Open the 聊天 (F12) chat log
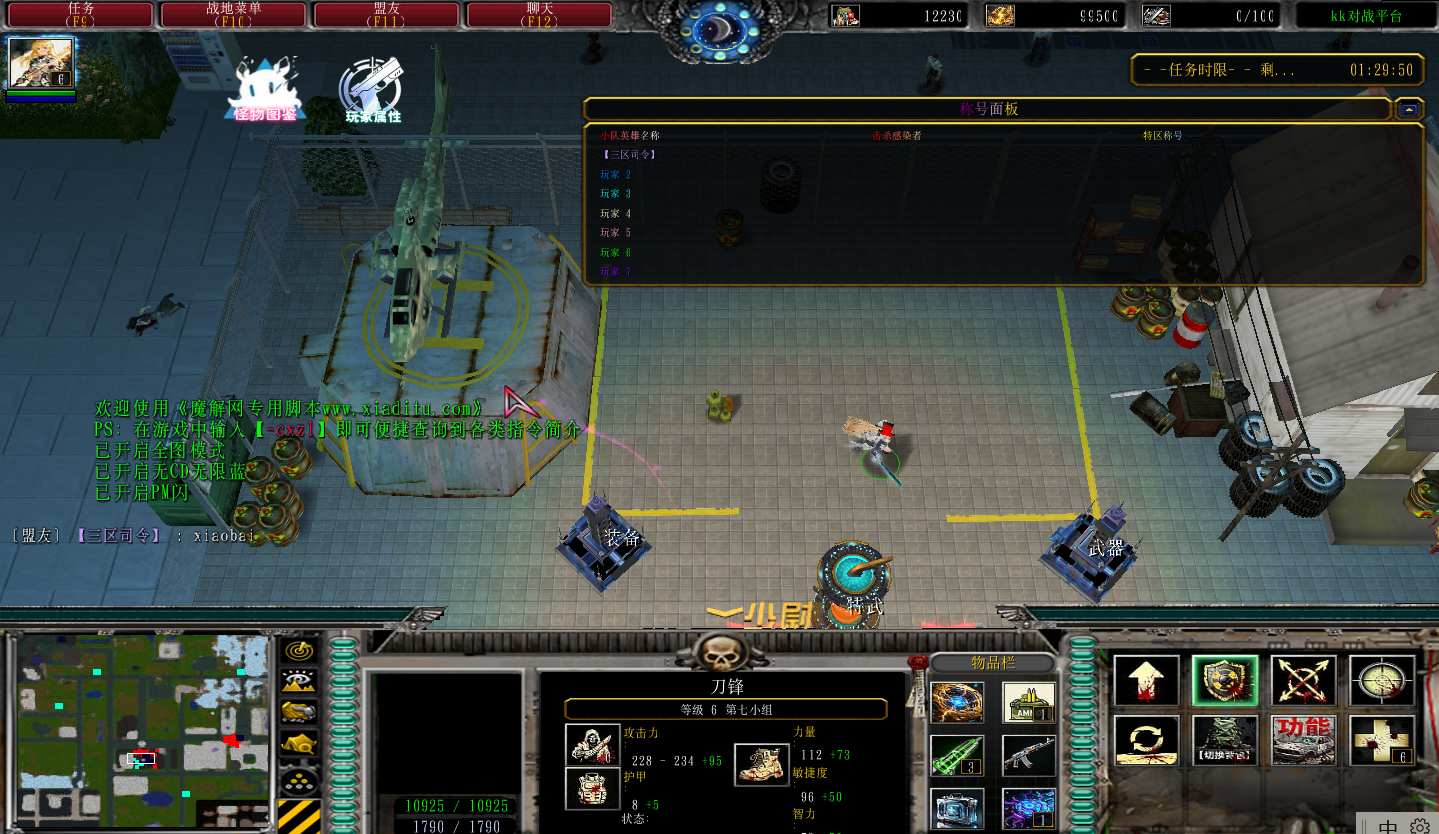This screenshot has height=834, width=1439. pyautogui.click(x=540, y=14)
